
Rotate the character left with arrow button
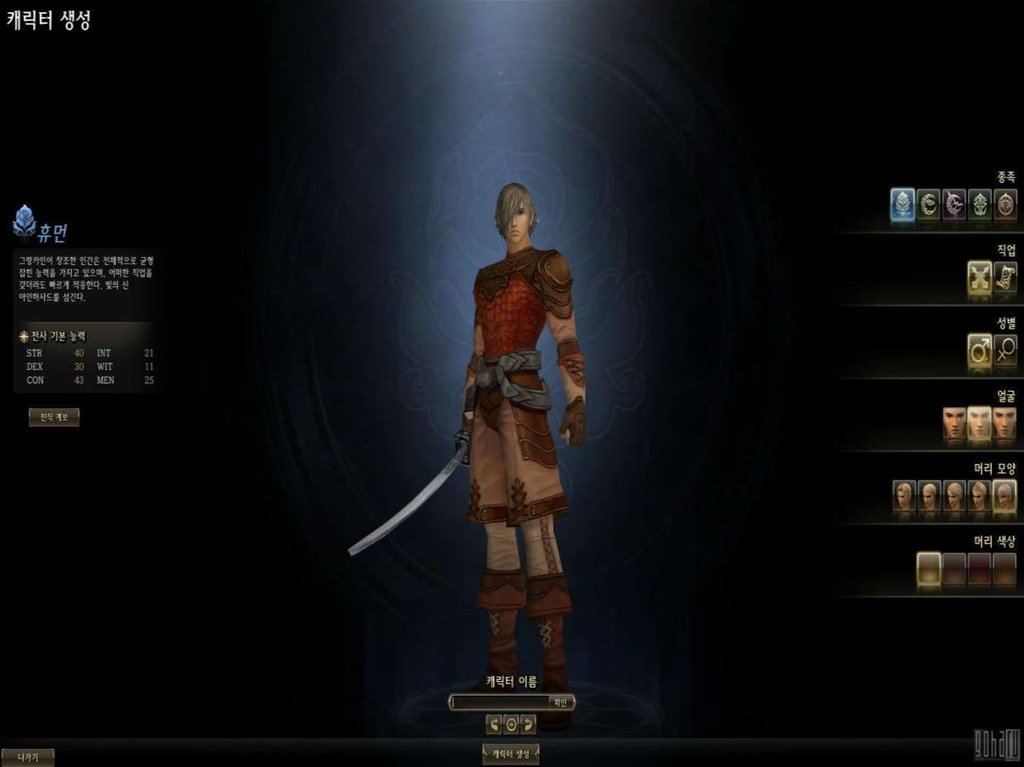494,724
